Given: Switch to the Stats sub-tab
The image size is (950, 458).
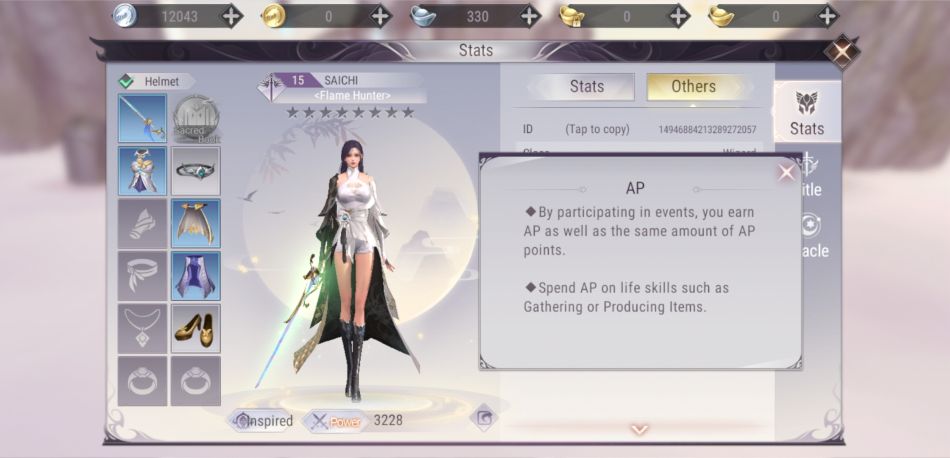Looking at the screenshot, I should (586, 86).
